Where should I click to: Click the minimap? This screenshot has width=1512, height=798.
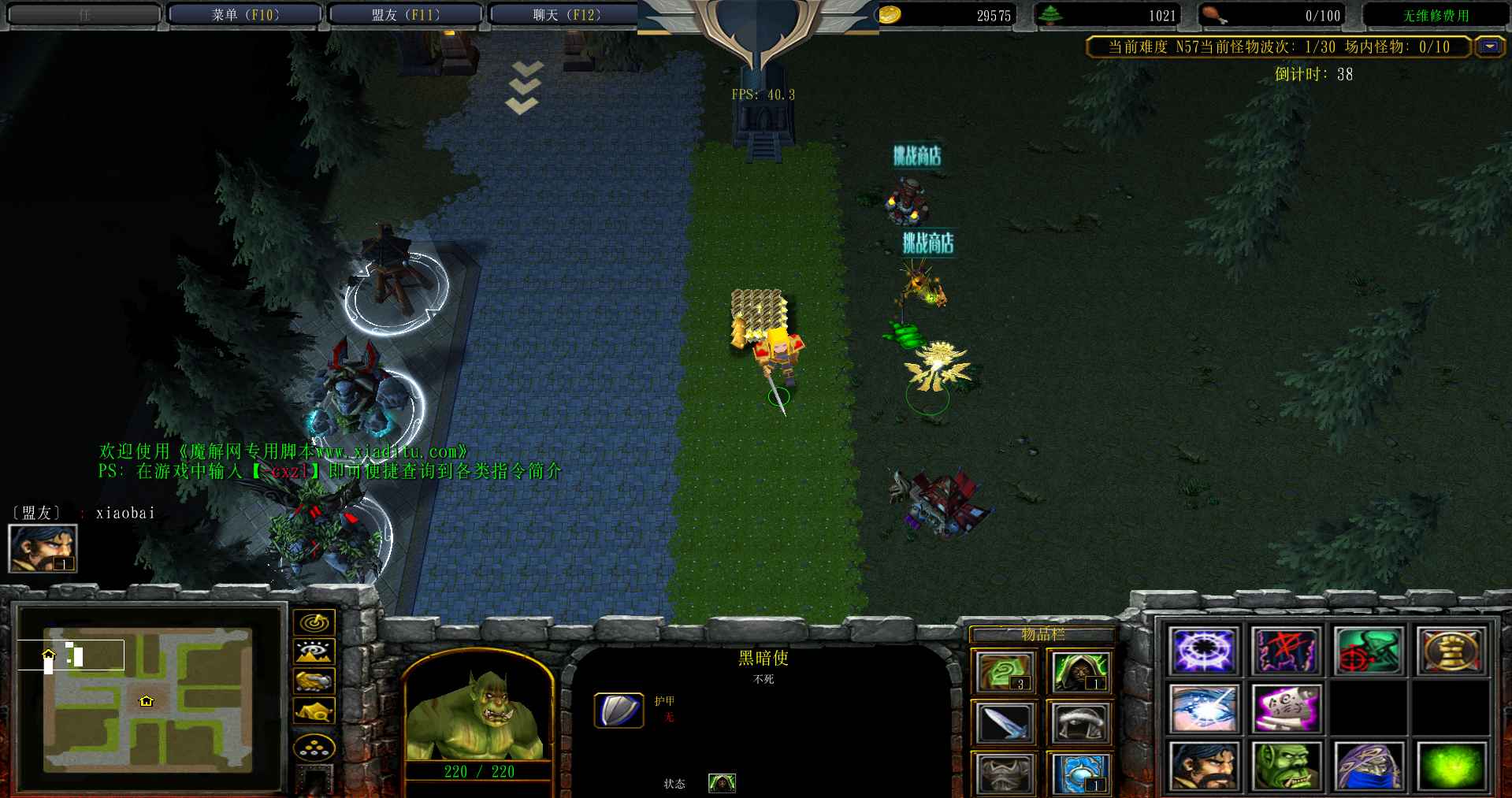click(148, 699)
